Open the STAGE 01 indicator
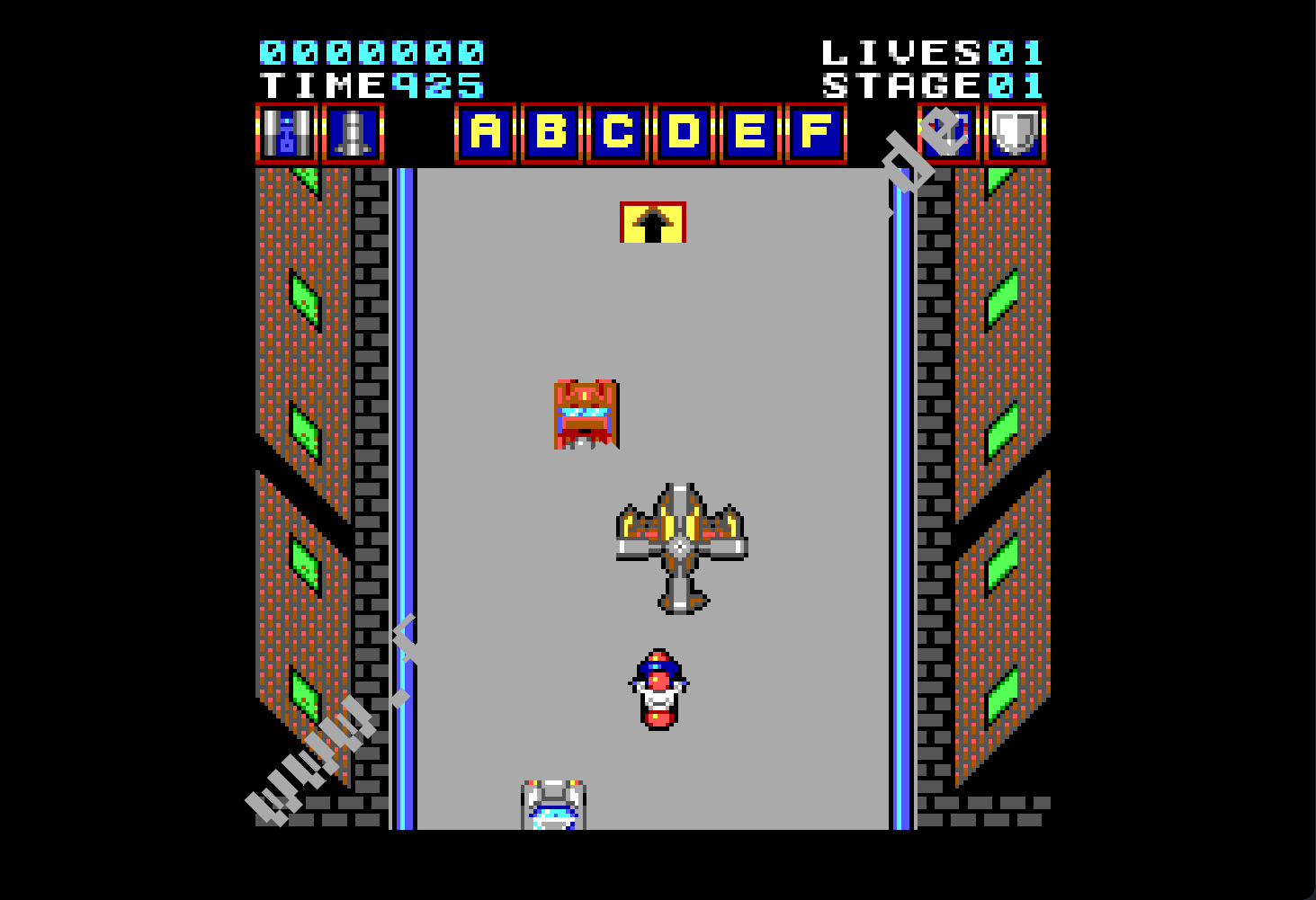Screen dimensions: 1316x900 tap(931, 85)
